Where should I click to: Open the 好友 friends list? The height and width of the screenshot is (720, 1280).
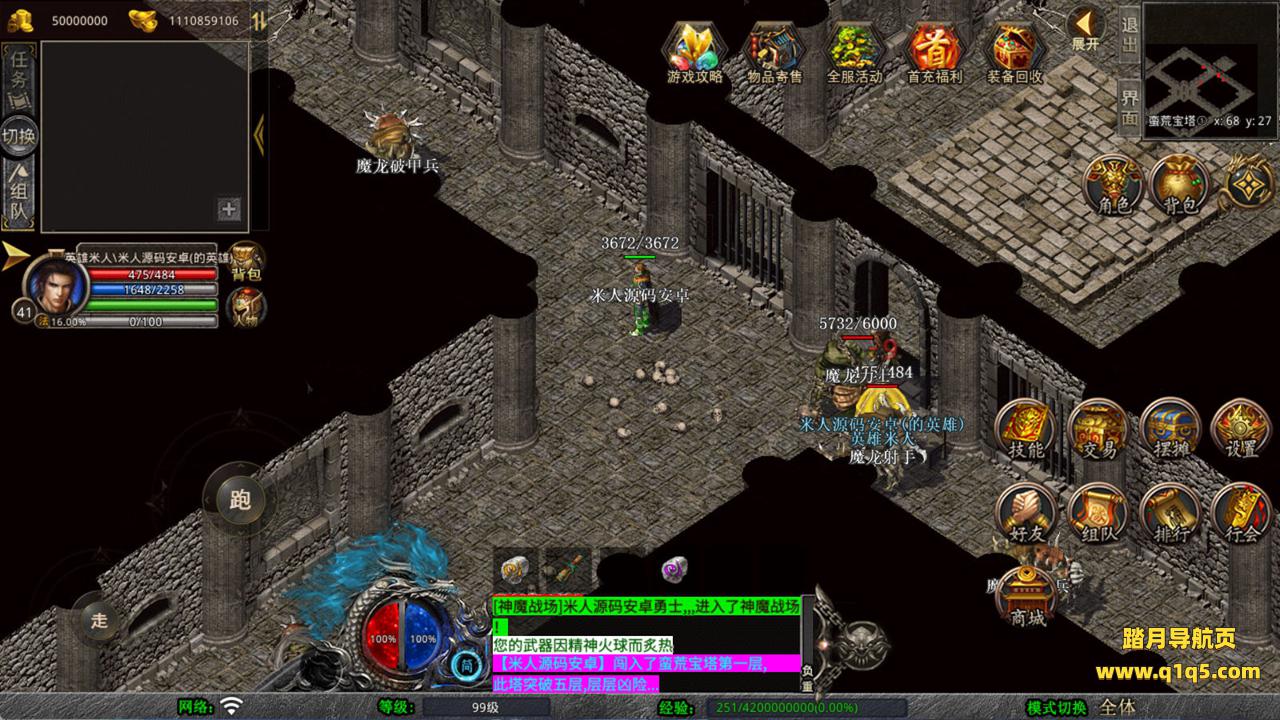pyautogui.click(x=1027, y=513)
